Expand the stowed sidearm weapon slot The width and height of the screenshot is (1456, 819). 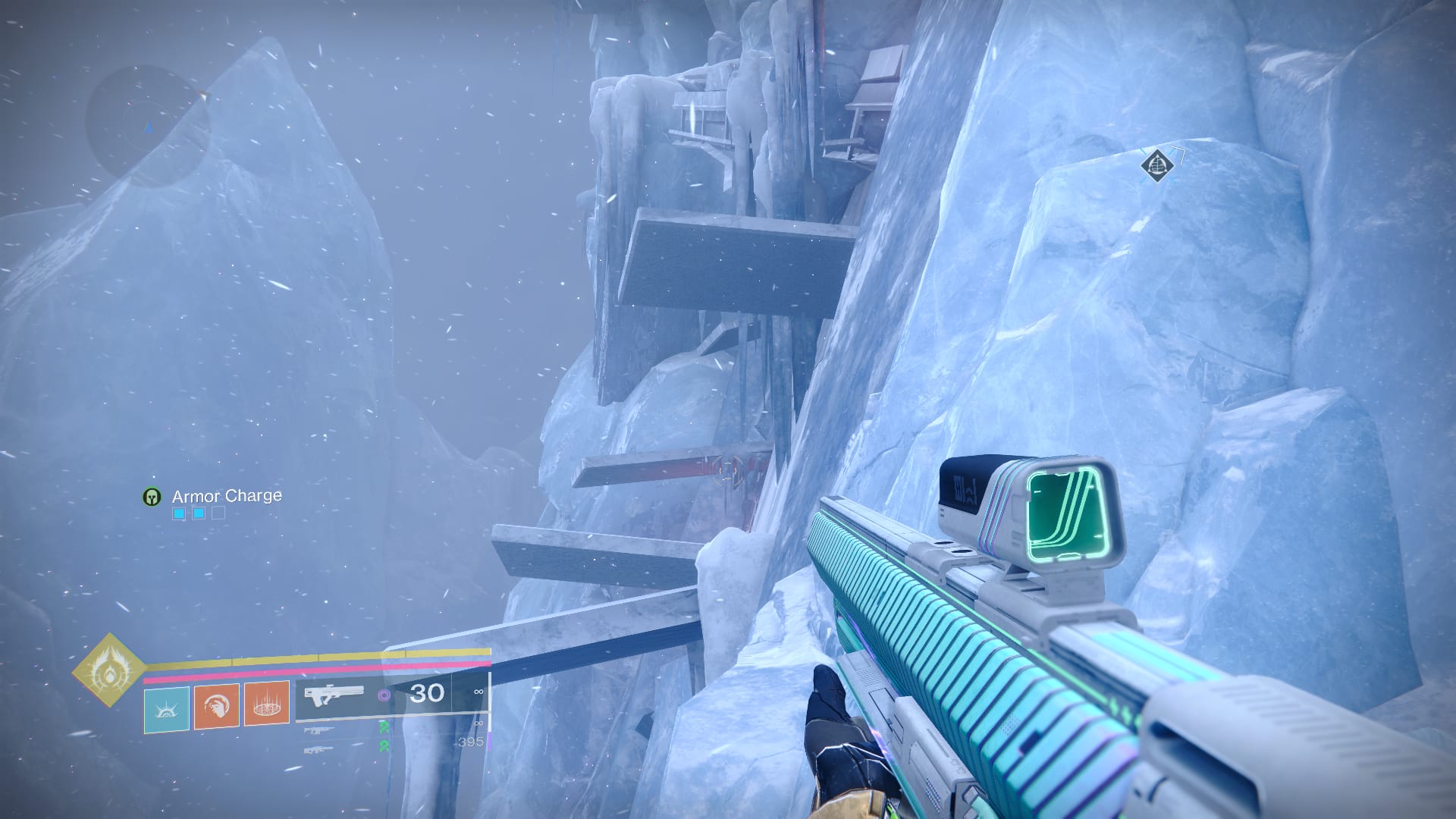click(318, 731)
